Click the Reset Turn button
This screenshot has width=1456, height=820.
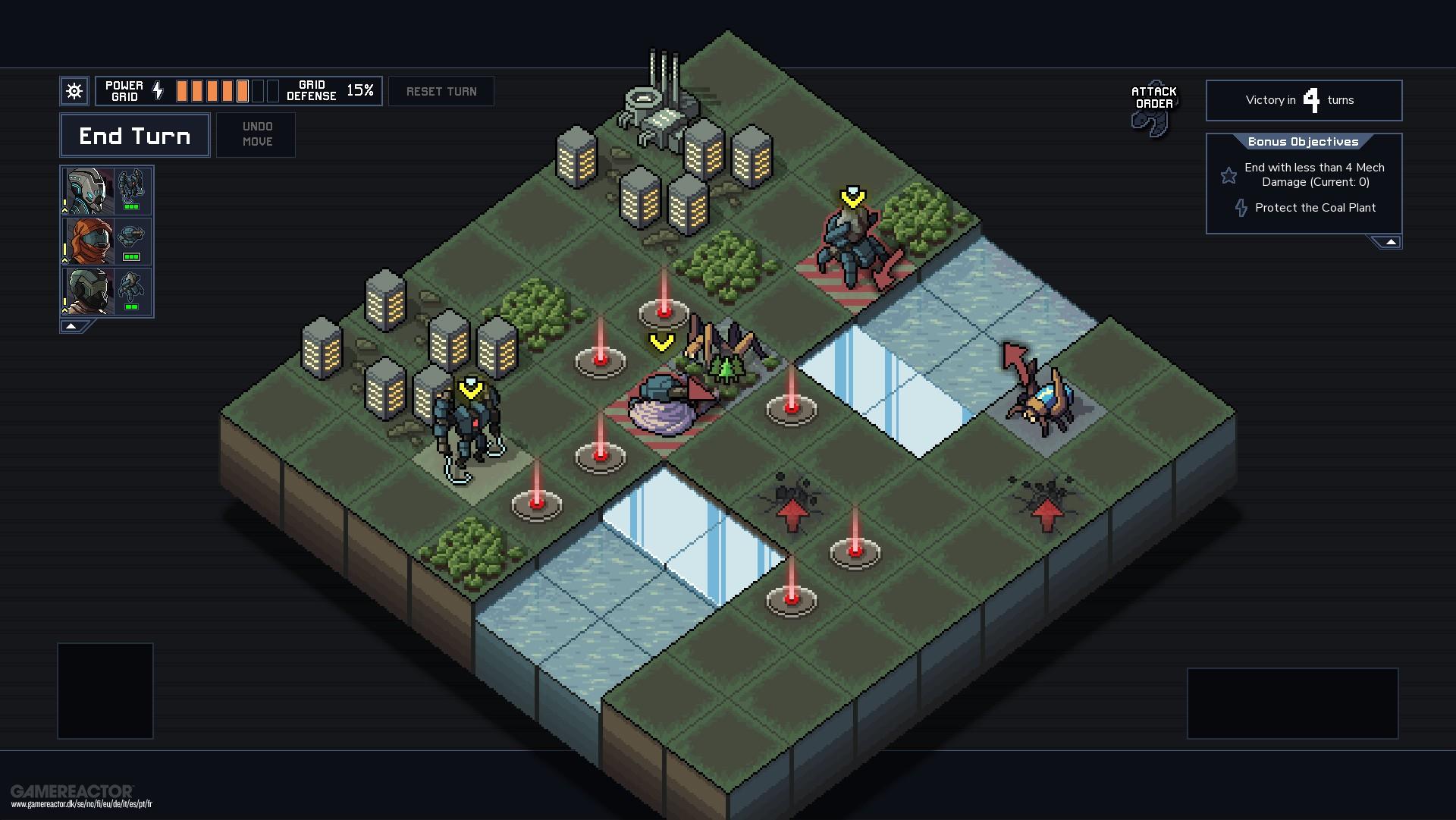coord(441,90)
